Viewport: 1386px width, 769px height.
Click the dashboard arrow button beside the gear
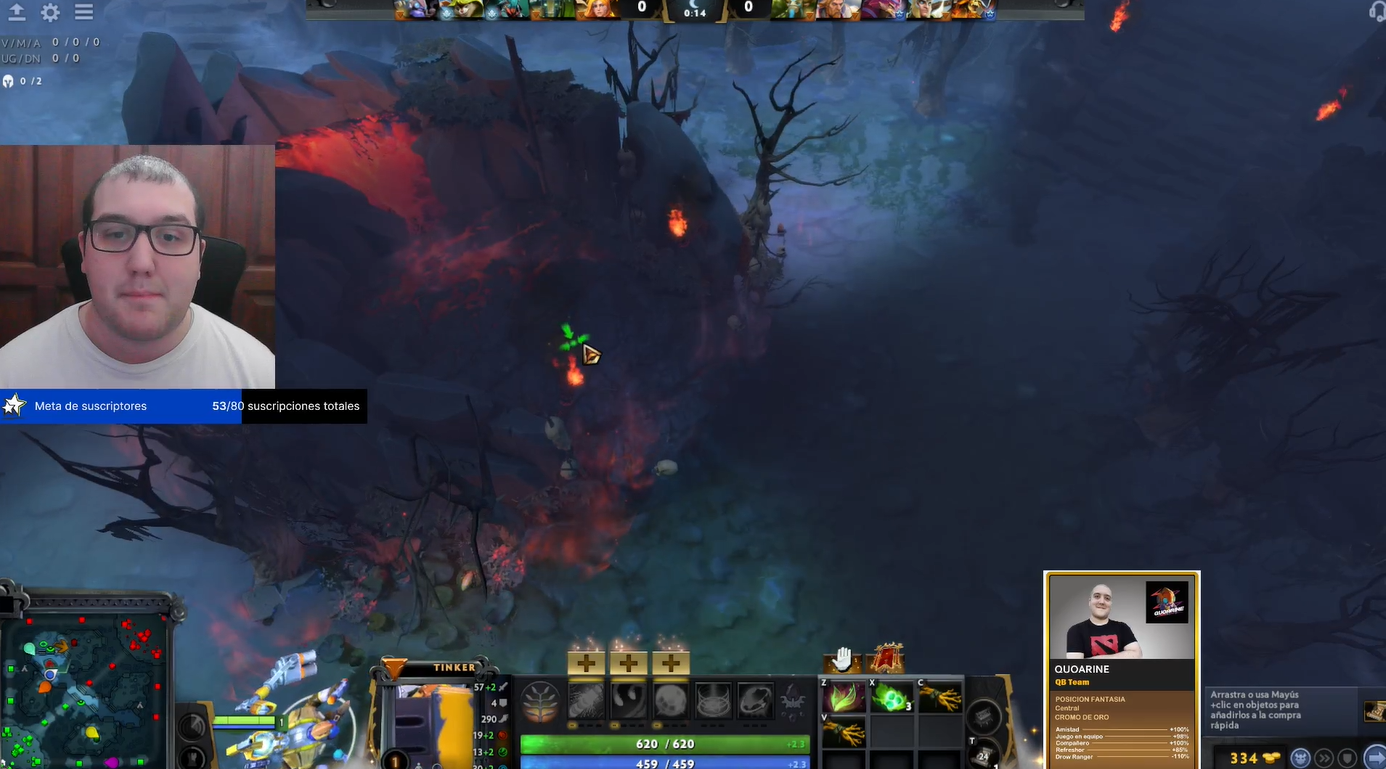coord(17,13)
